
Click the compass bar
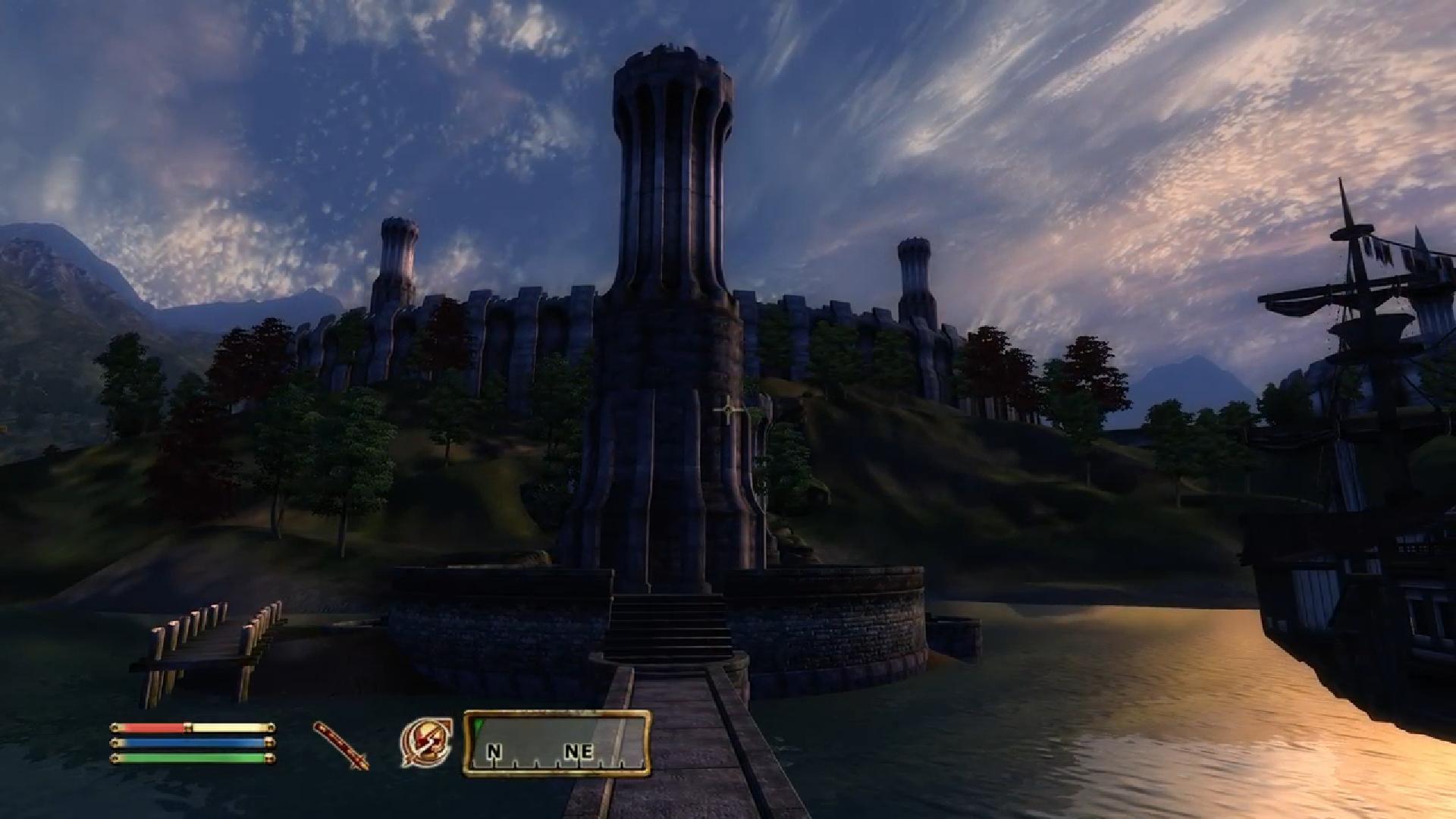[x=557, y=743]
